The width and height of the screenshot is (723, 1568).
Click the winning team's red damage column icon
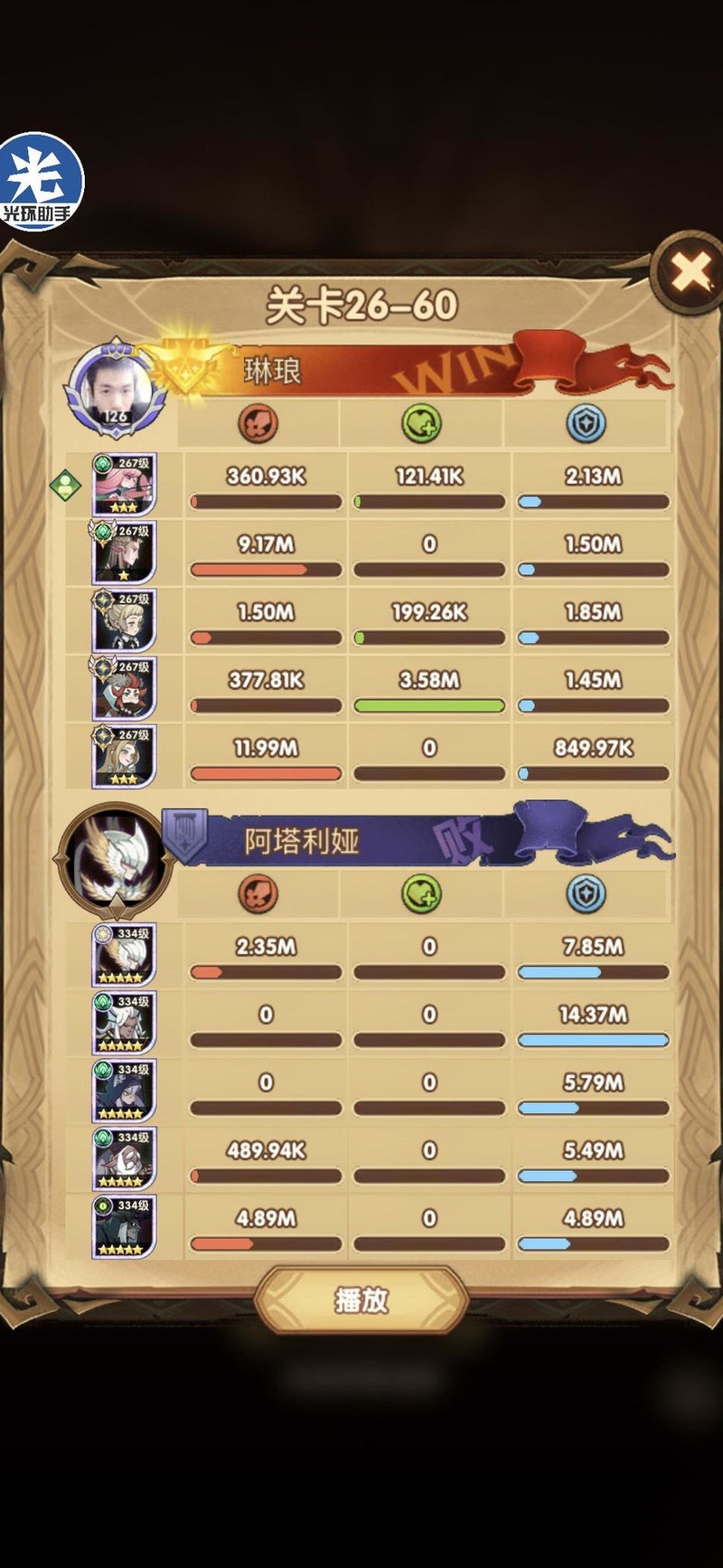coord(258,423)
